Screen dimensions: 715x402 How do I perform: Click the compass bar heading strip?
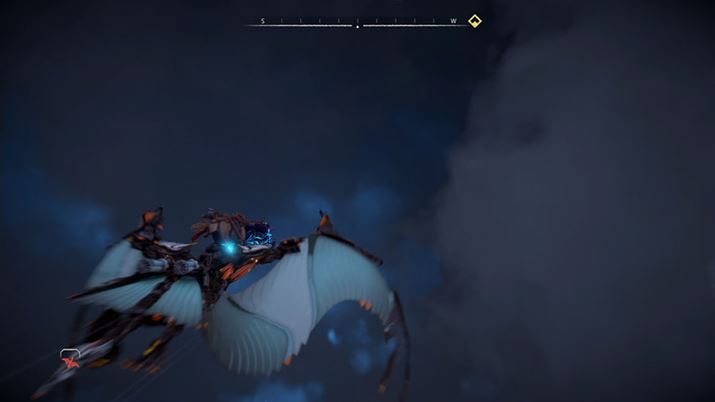click(357, 21)
